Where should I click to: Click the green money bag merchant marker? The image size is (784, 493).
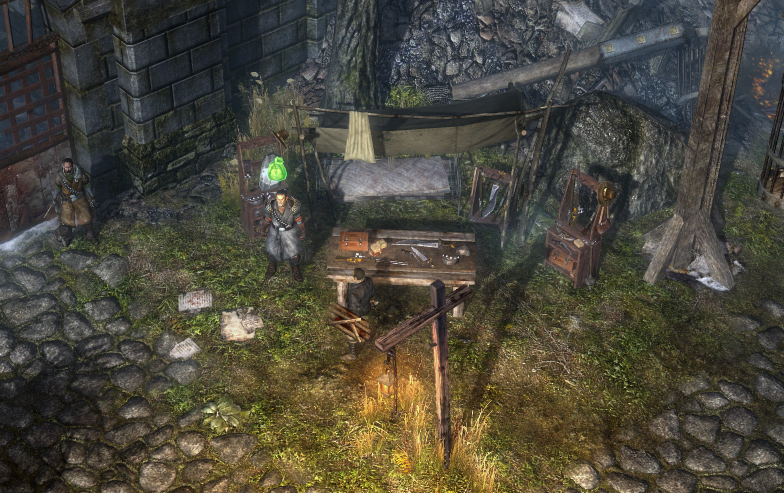point(274,171)
